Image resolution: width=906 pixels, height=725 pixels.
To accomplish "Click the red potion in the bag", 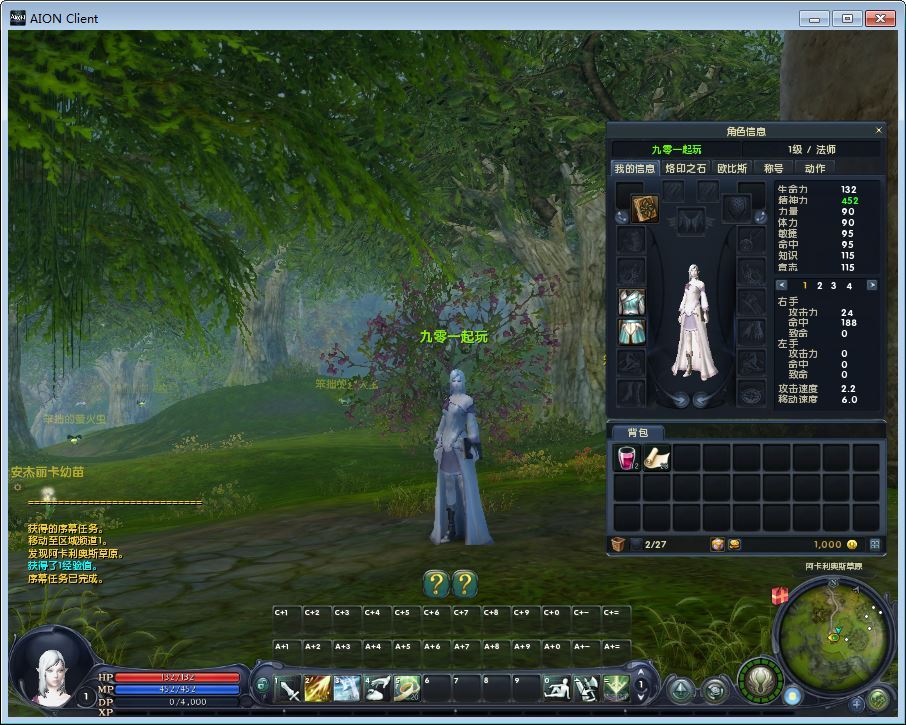I will (x=628, y=458).
